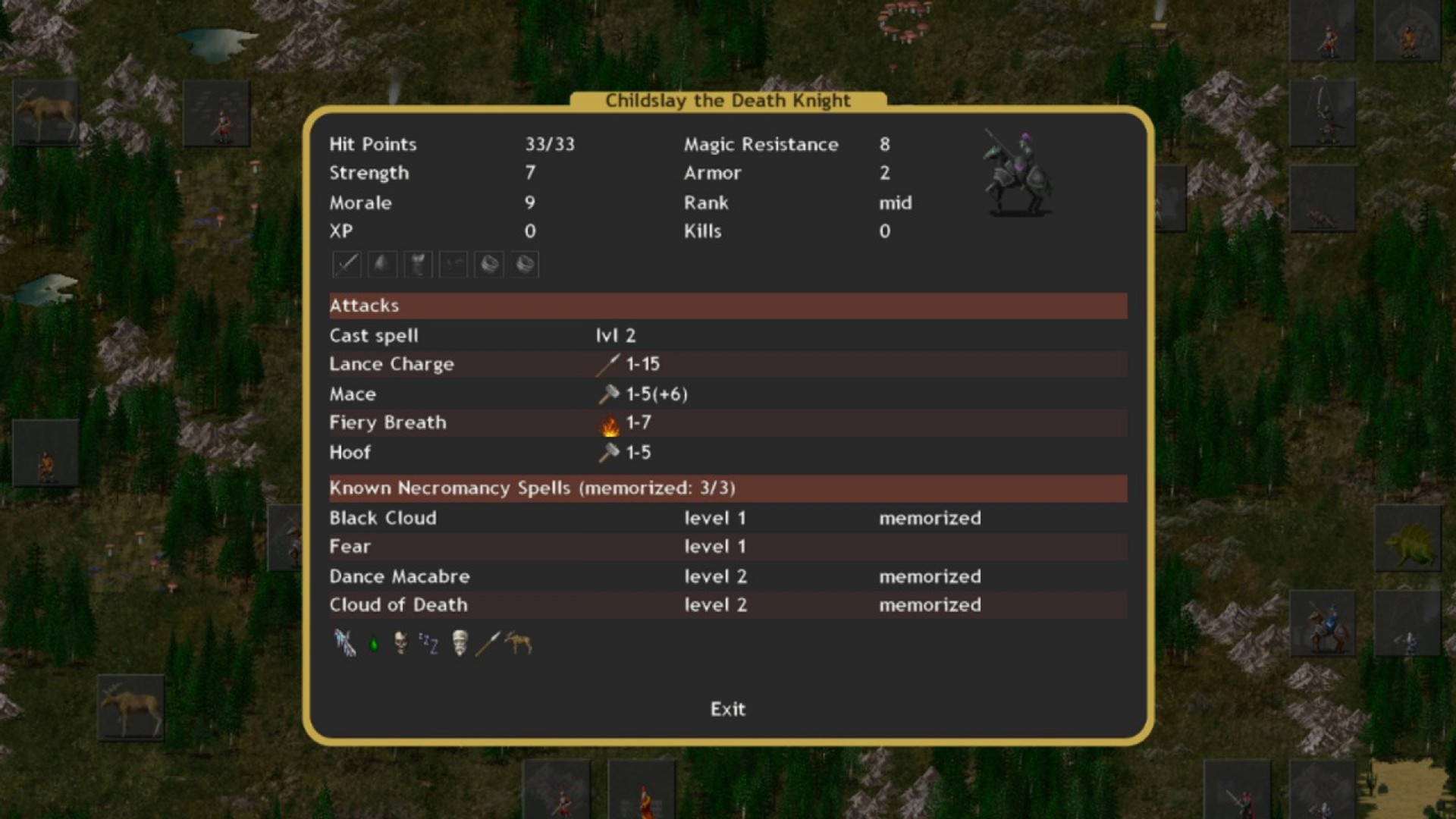
Task: Select the armor equipment slot icon
Action: [417, 264]
